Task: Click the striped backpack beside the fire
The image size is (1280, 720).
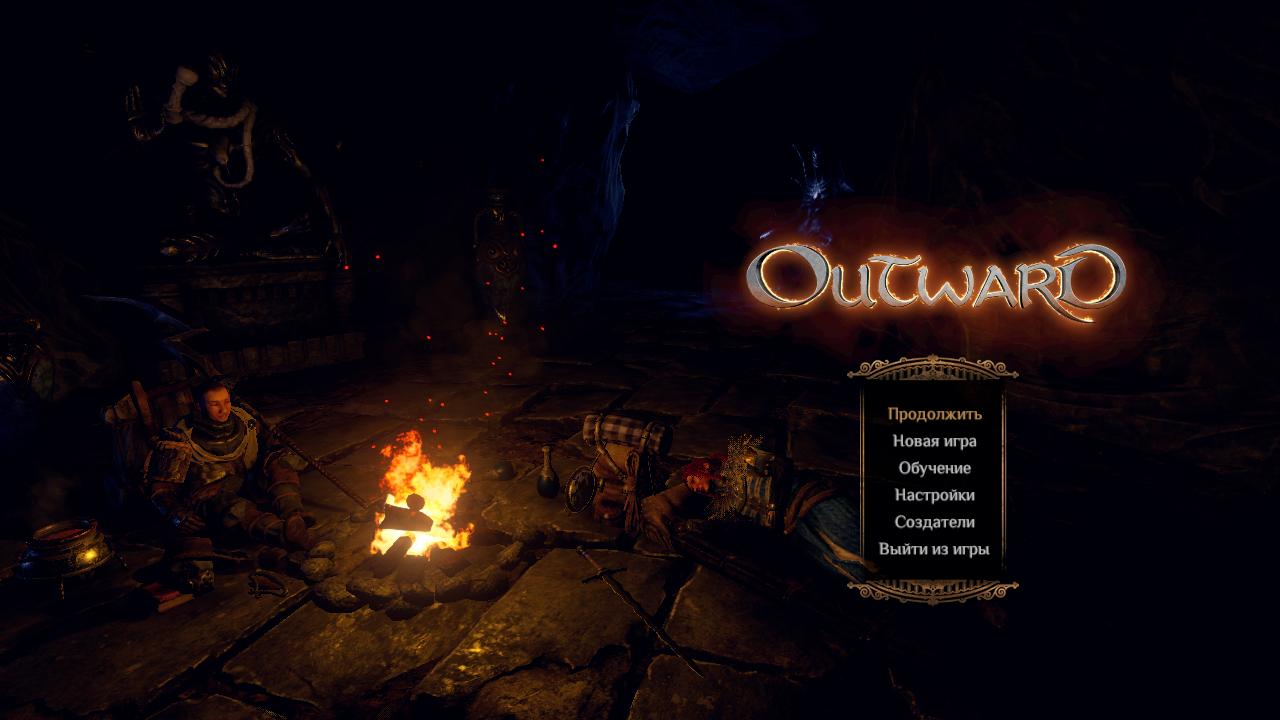Action: click(620, 455)
